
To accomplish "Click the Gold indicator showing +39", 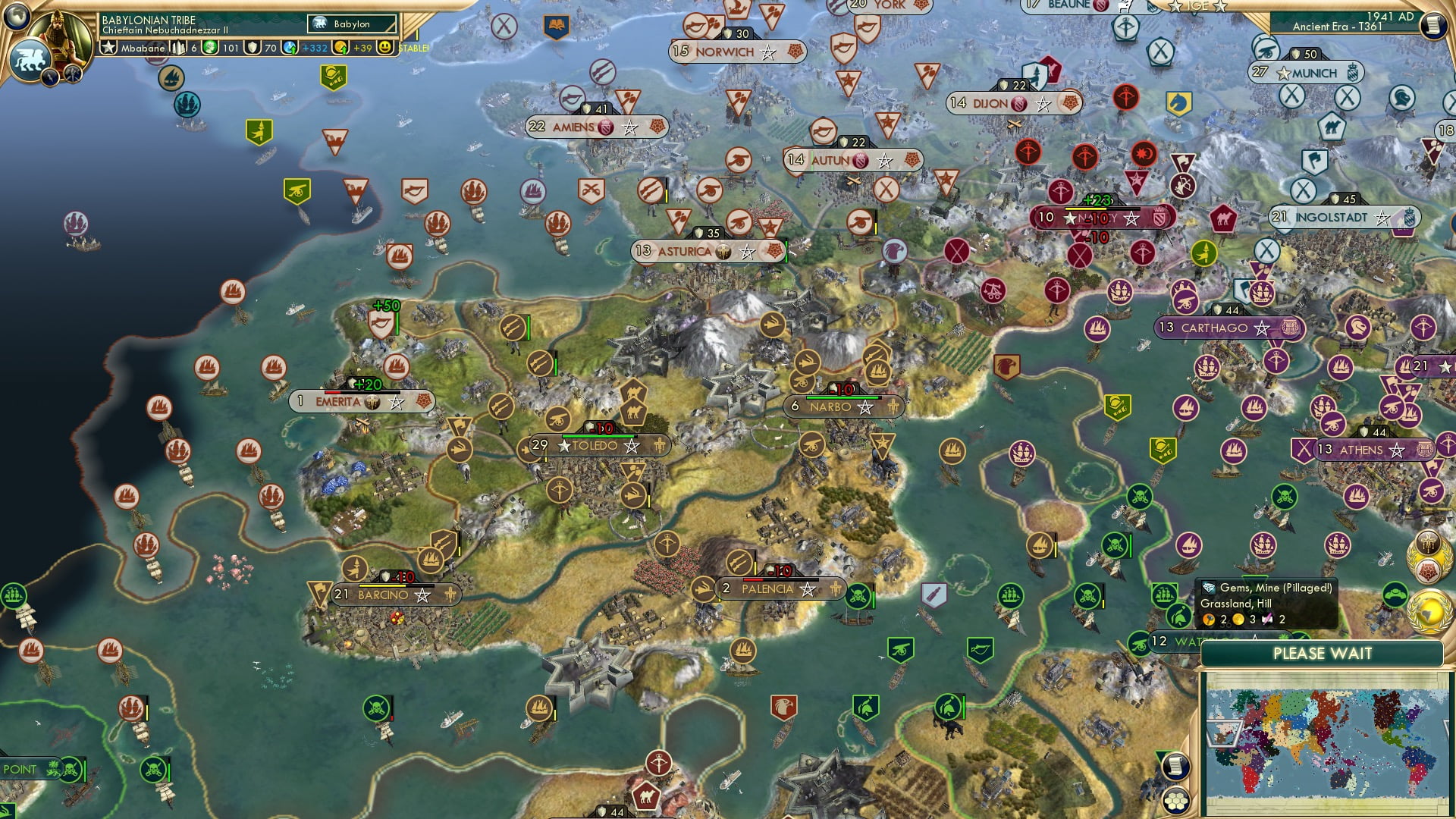I will click(x=361, y=47).
